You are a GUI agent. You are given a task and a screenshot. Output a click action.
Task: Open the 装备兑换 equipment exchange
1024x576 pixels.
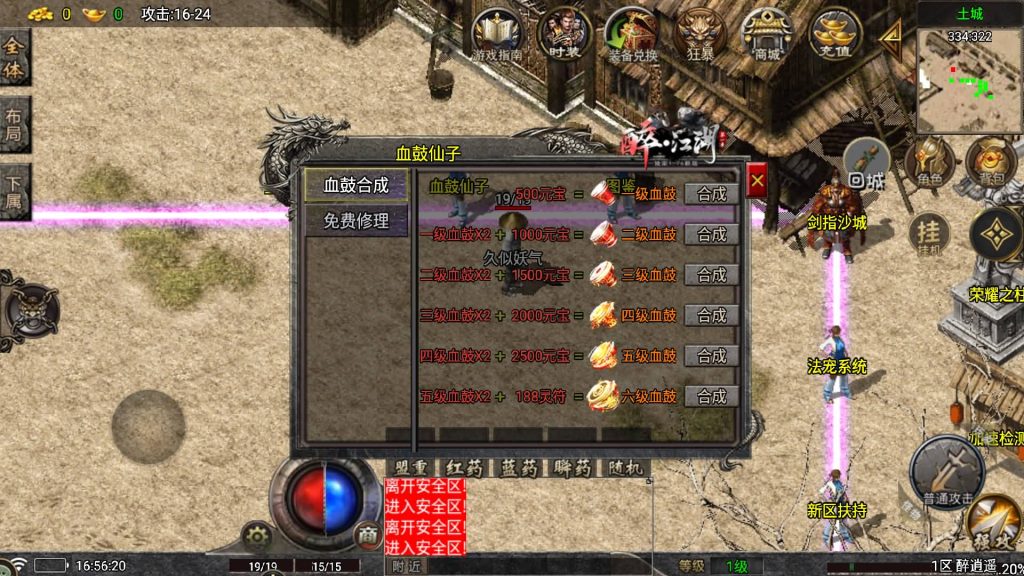tap(631, 35)
